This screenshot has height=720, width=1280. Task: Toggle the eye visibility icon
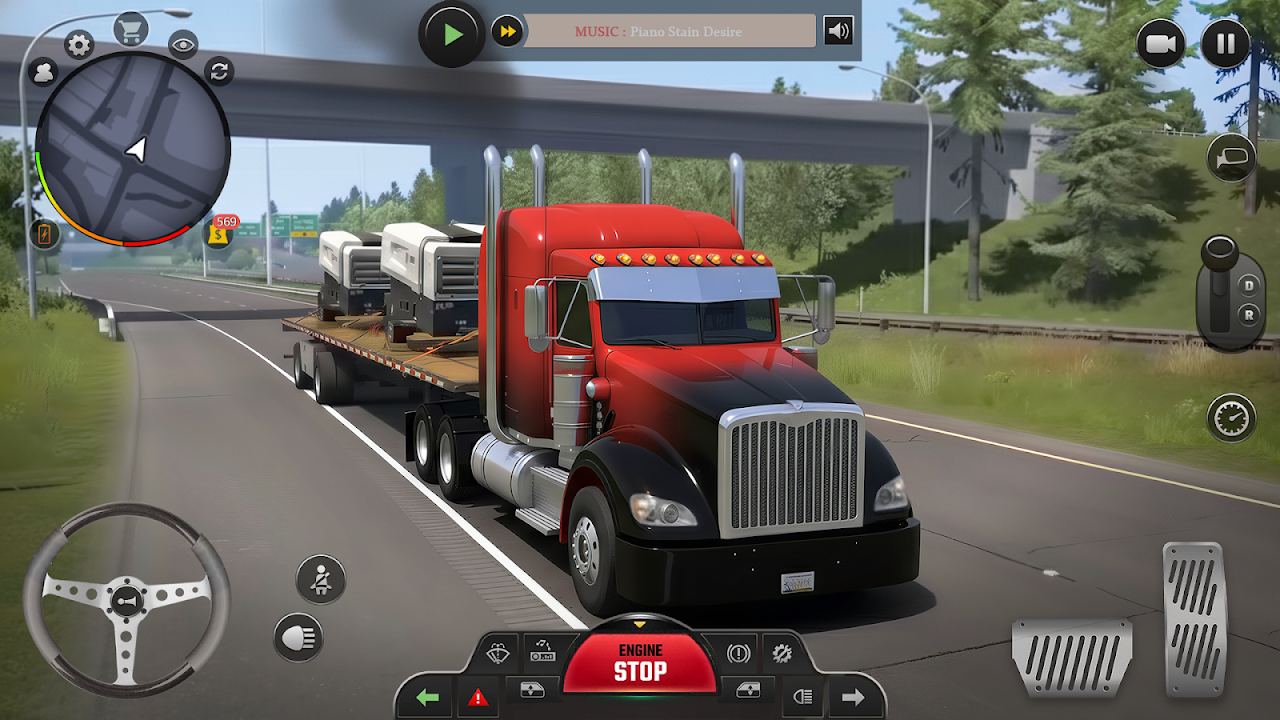[182, 44]
